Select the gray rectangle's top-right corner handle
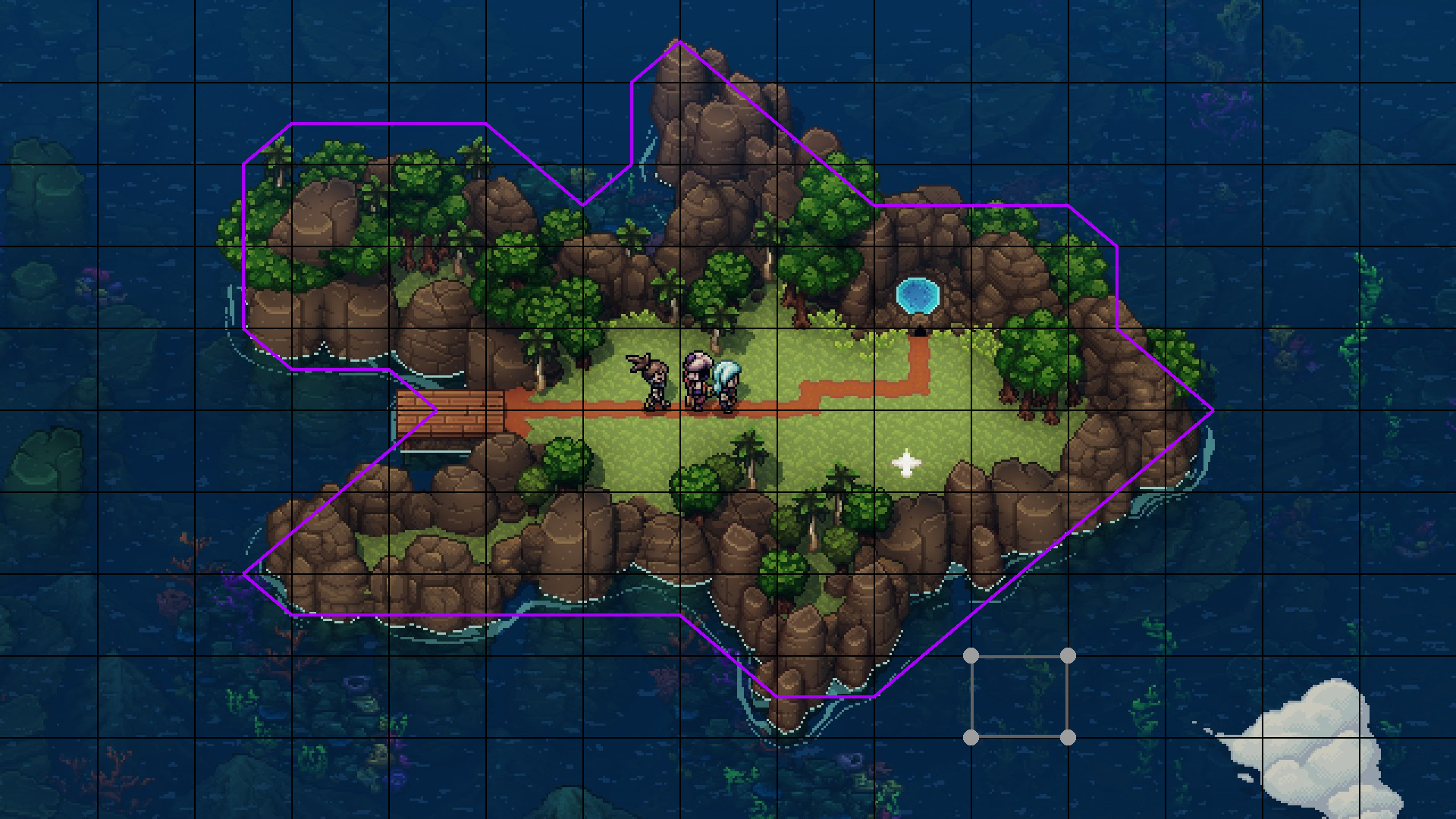This screenshot has width=1456, height=819. [1068, 655]
